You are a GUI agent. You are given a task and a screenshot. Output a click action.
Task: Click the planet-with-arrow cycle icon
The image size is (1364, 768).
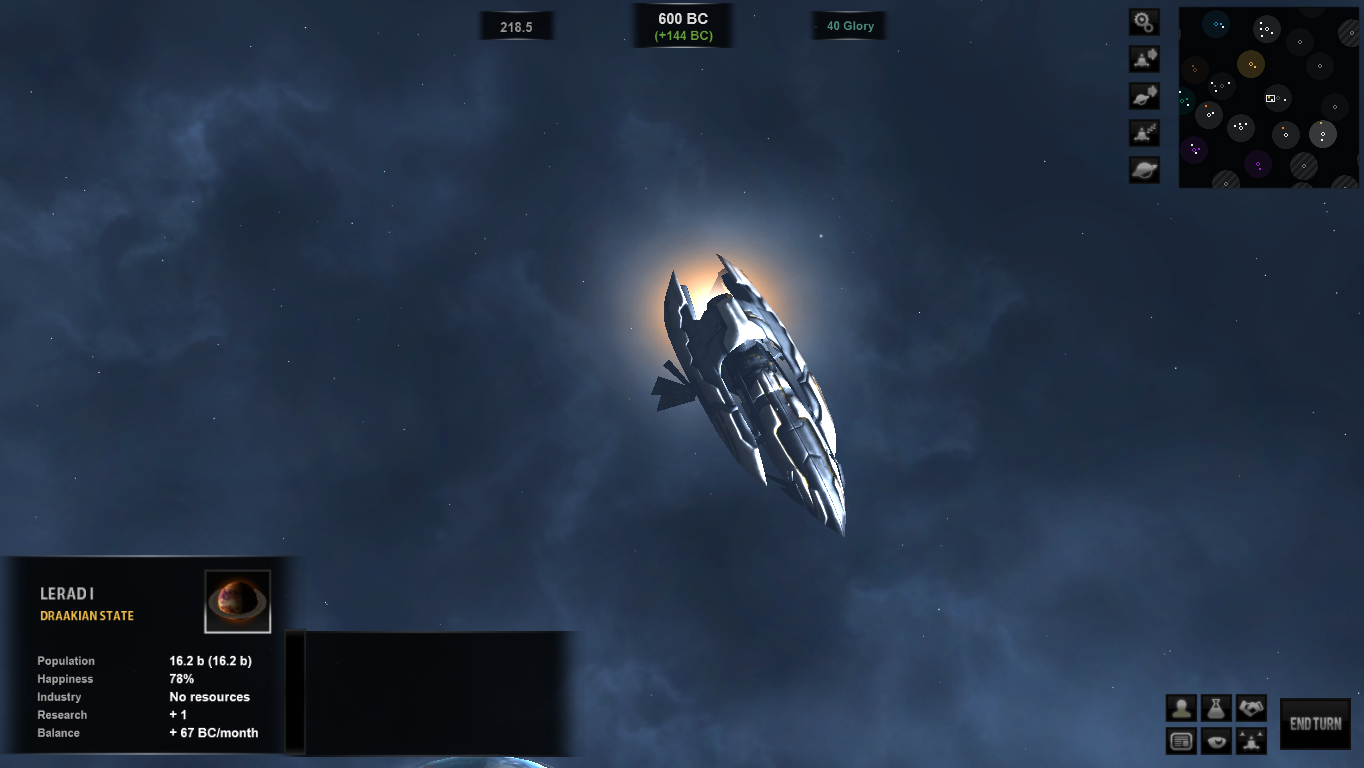[x=1144, y=95]
